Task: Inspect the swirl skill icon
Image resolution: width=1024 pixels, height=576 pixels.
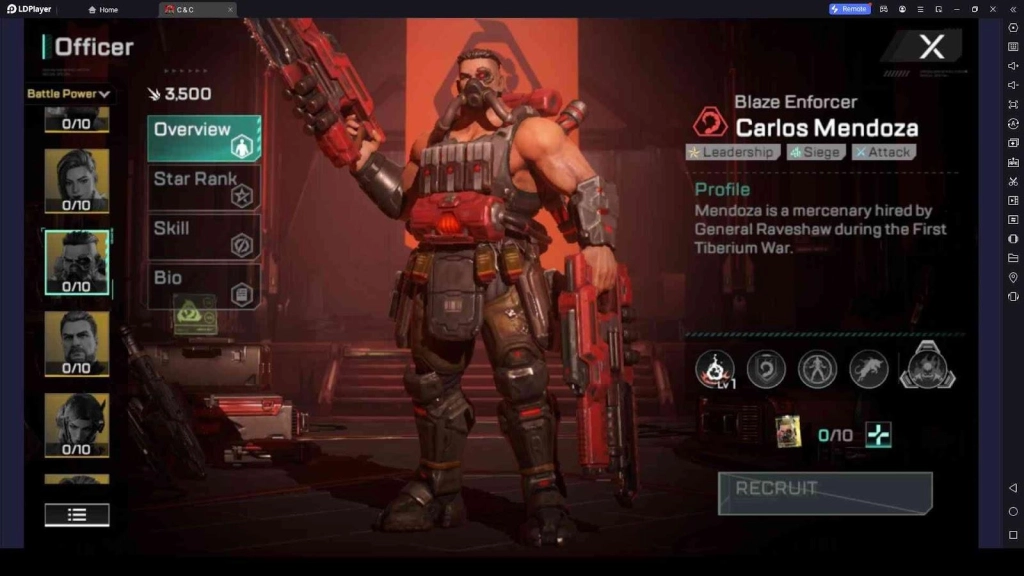Action: (766, 369)
